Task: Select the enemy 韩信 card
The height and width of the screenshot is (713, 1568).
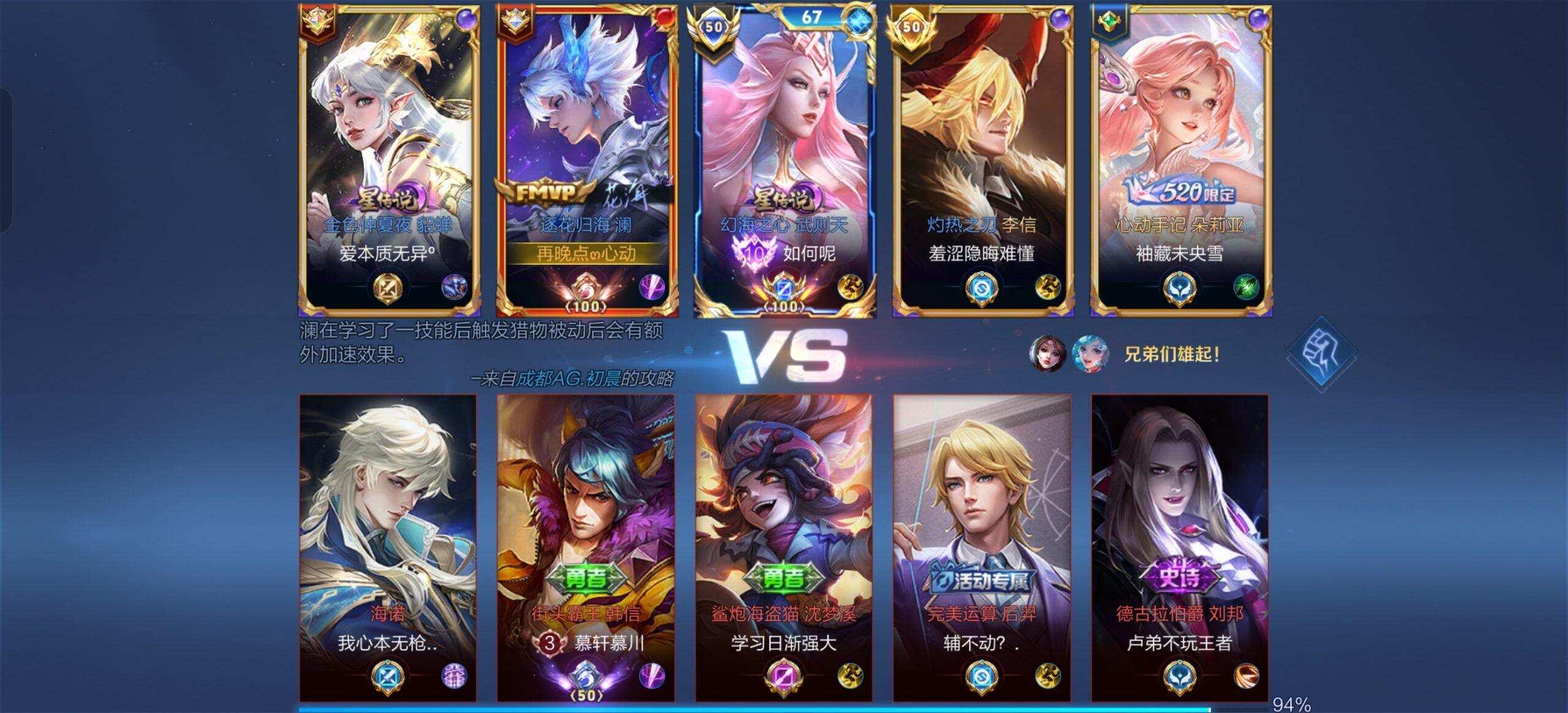Action: coord(586,547)
